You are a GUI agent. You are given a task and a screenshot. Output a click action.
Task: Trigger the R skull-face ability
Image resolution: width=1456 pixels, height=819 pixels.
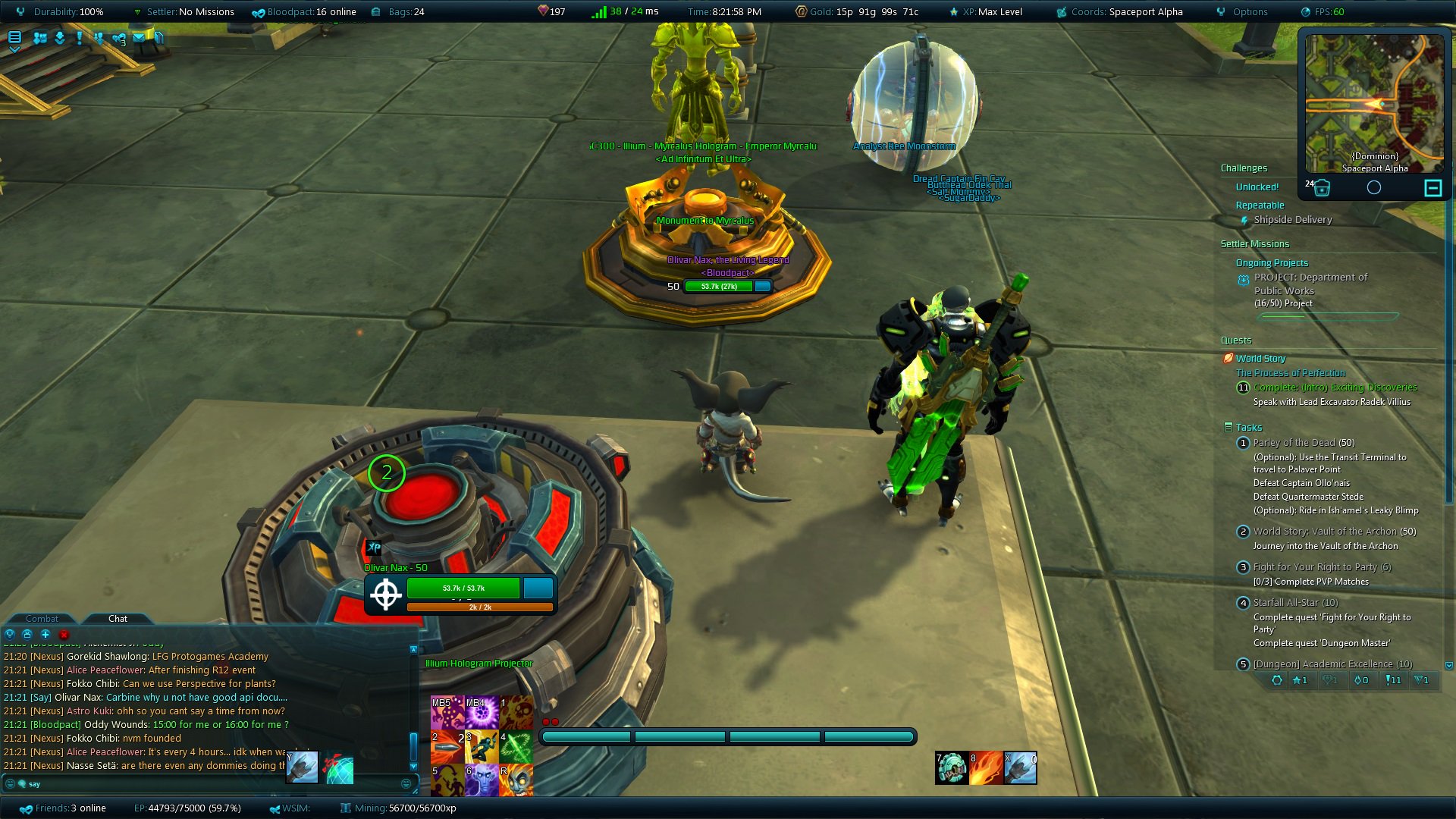coord(516,780)
